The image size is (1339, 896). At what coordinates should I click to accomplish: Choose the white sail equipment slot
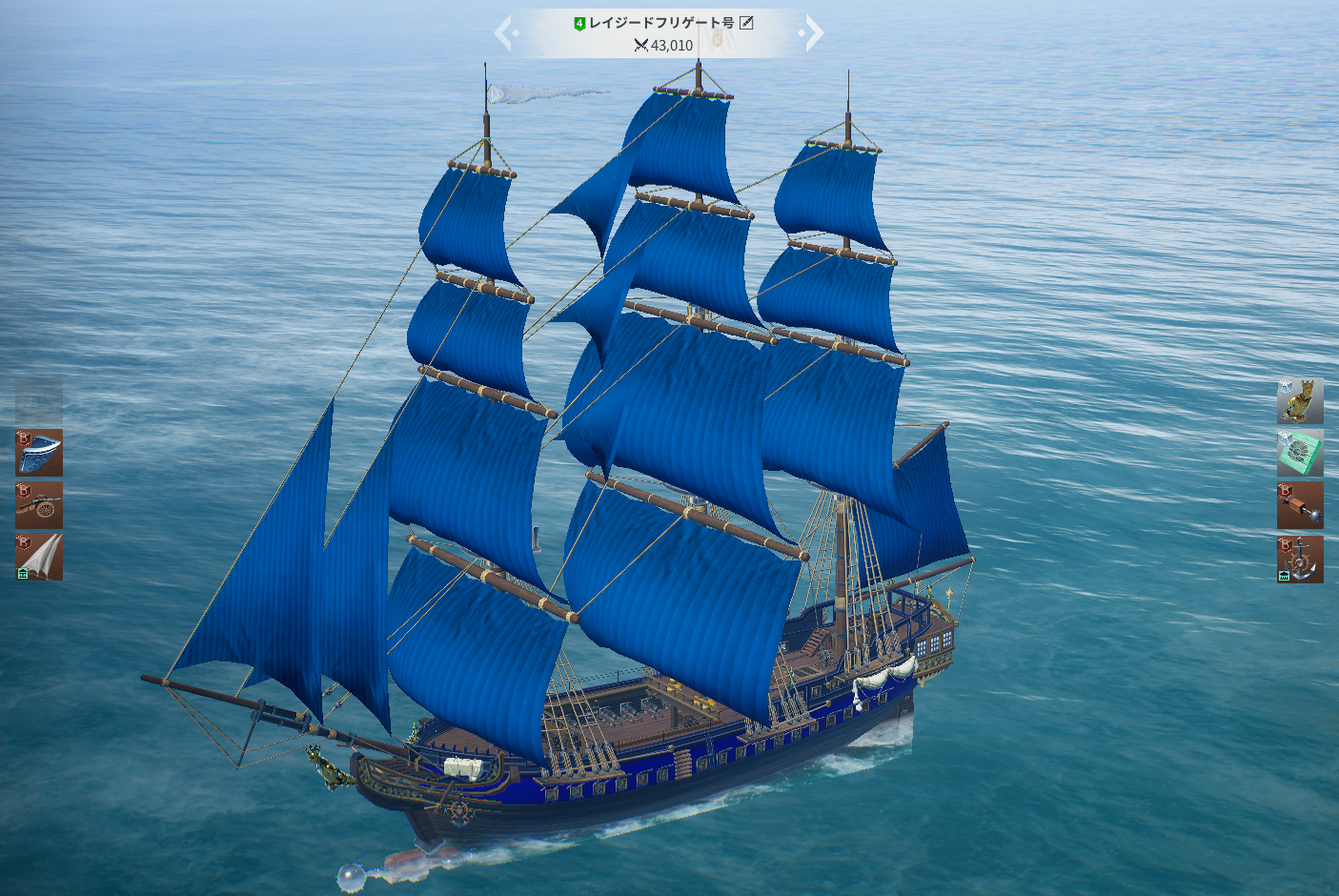point(39,557)
